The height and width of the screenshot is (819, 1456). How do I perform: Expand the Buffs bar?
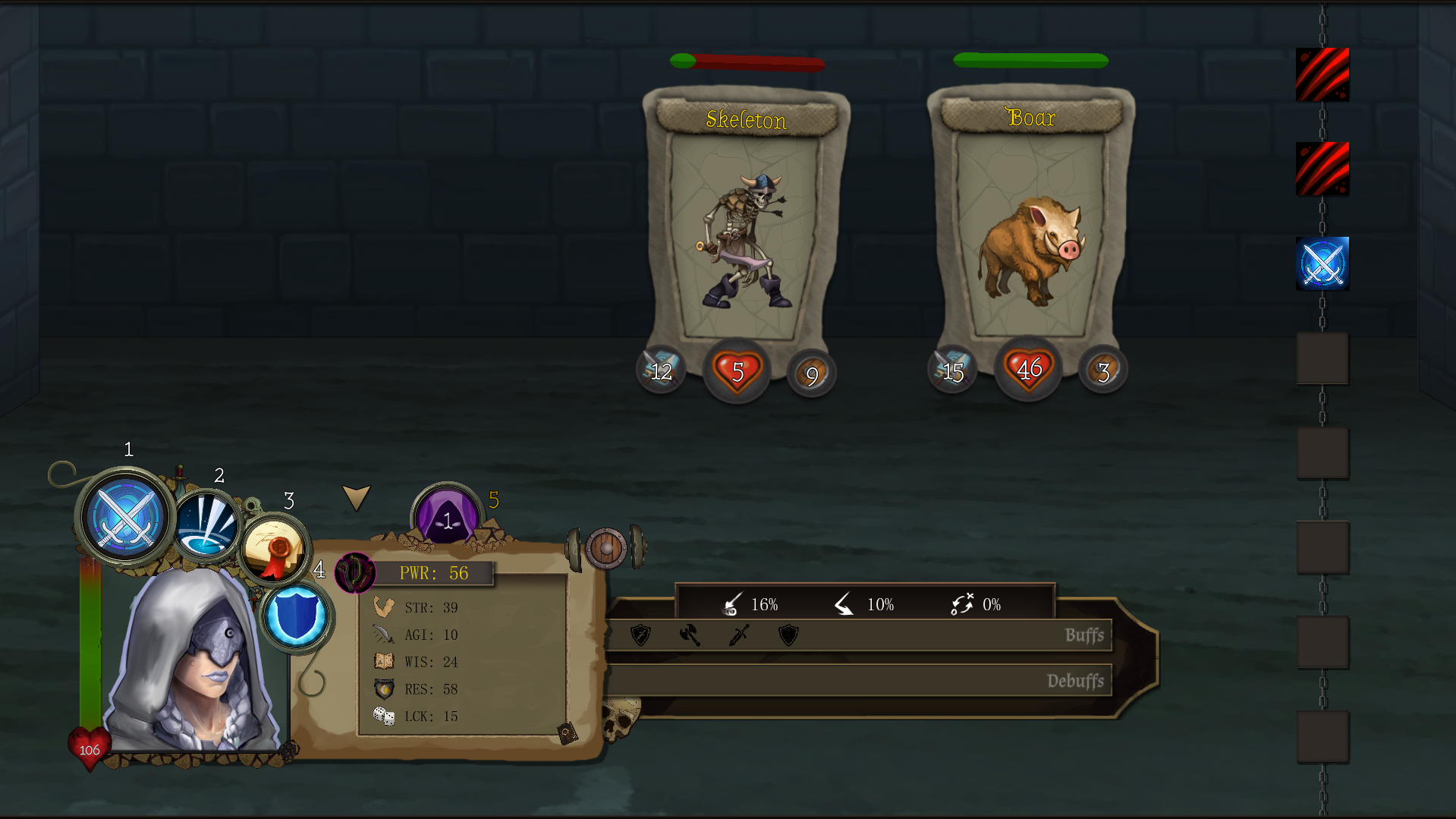coord(1085,636)
